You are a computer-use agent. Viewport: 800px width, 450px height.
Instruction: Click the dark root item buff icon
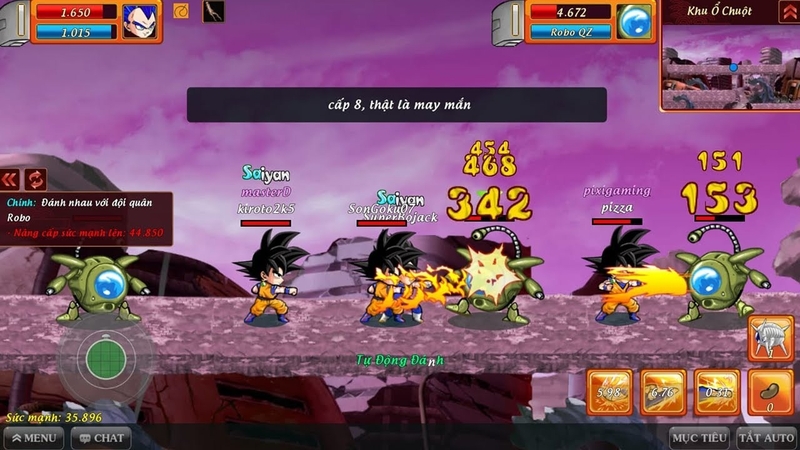tap(213, 12)
